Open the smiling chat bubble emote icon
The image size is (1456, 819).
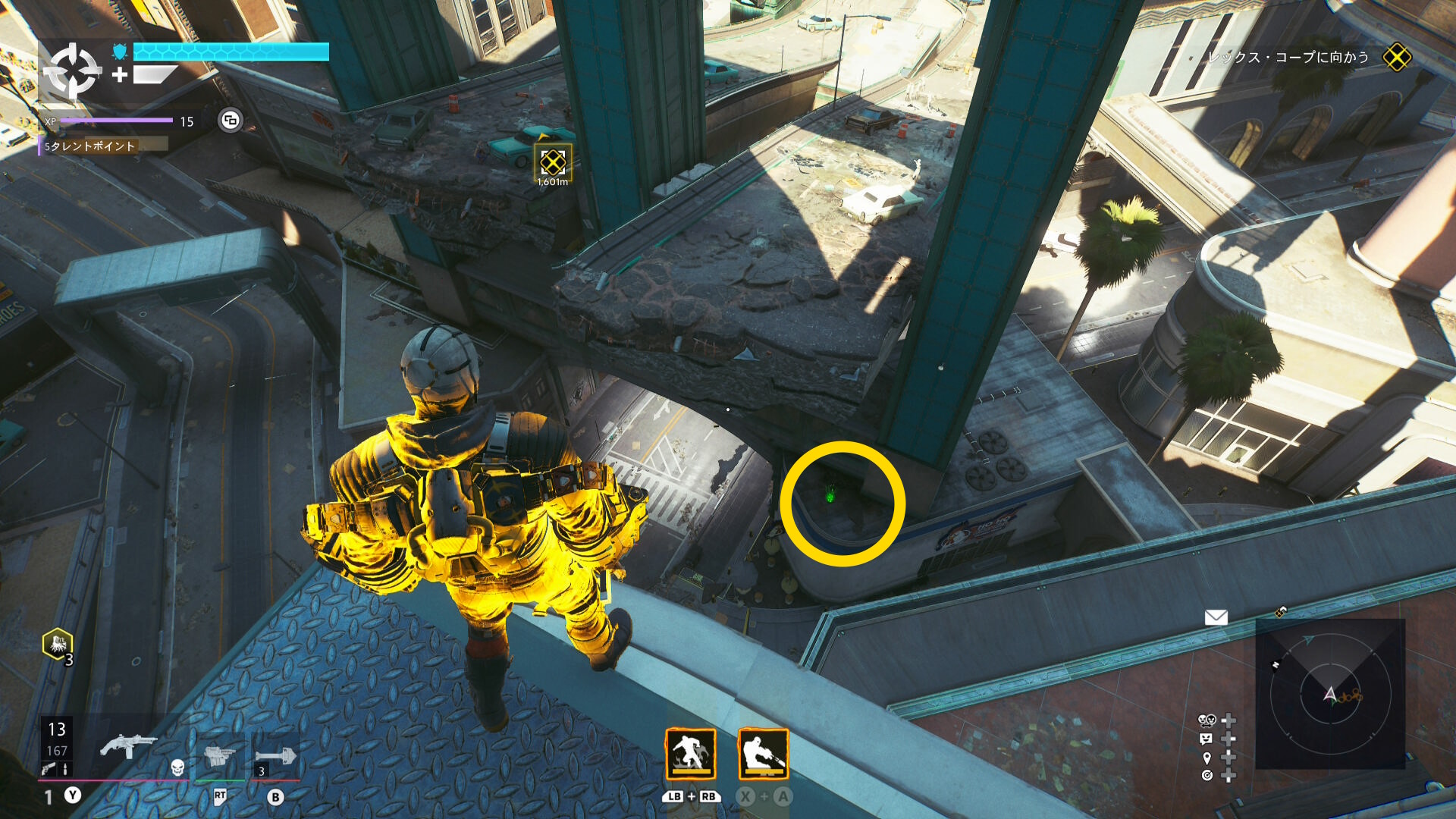click(1207, 739)
